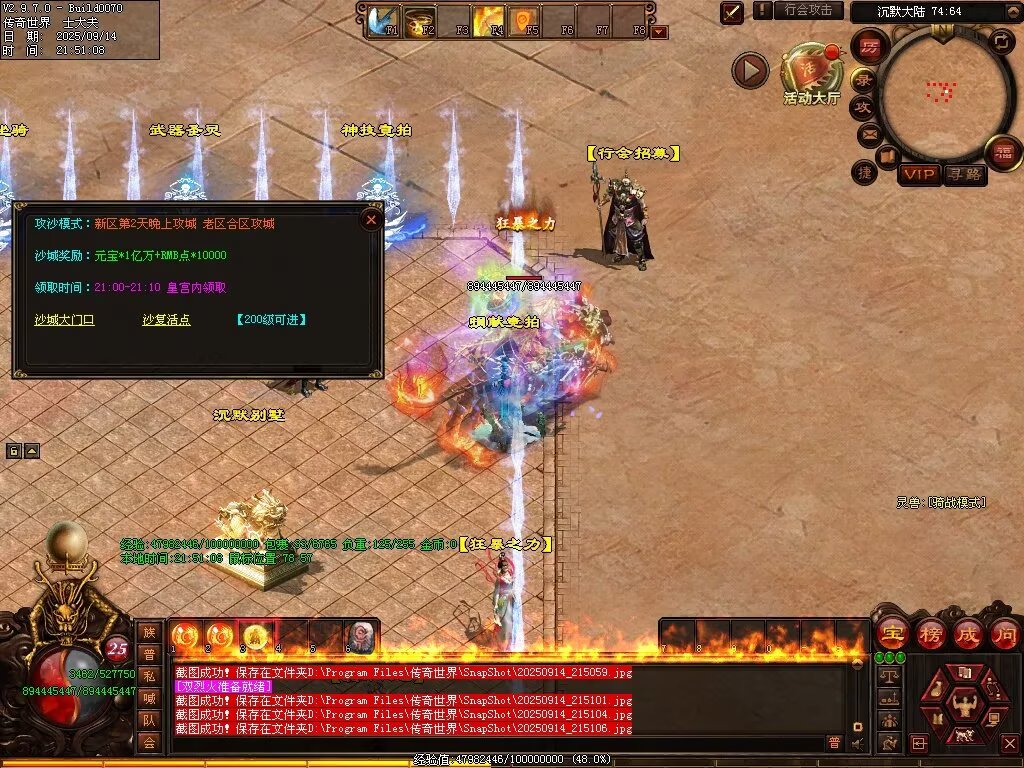Viewport: 1024px width, 768px height.
Task: Open the 成 achievements button
Action: (967, 633)
